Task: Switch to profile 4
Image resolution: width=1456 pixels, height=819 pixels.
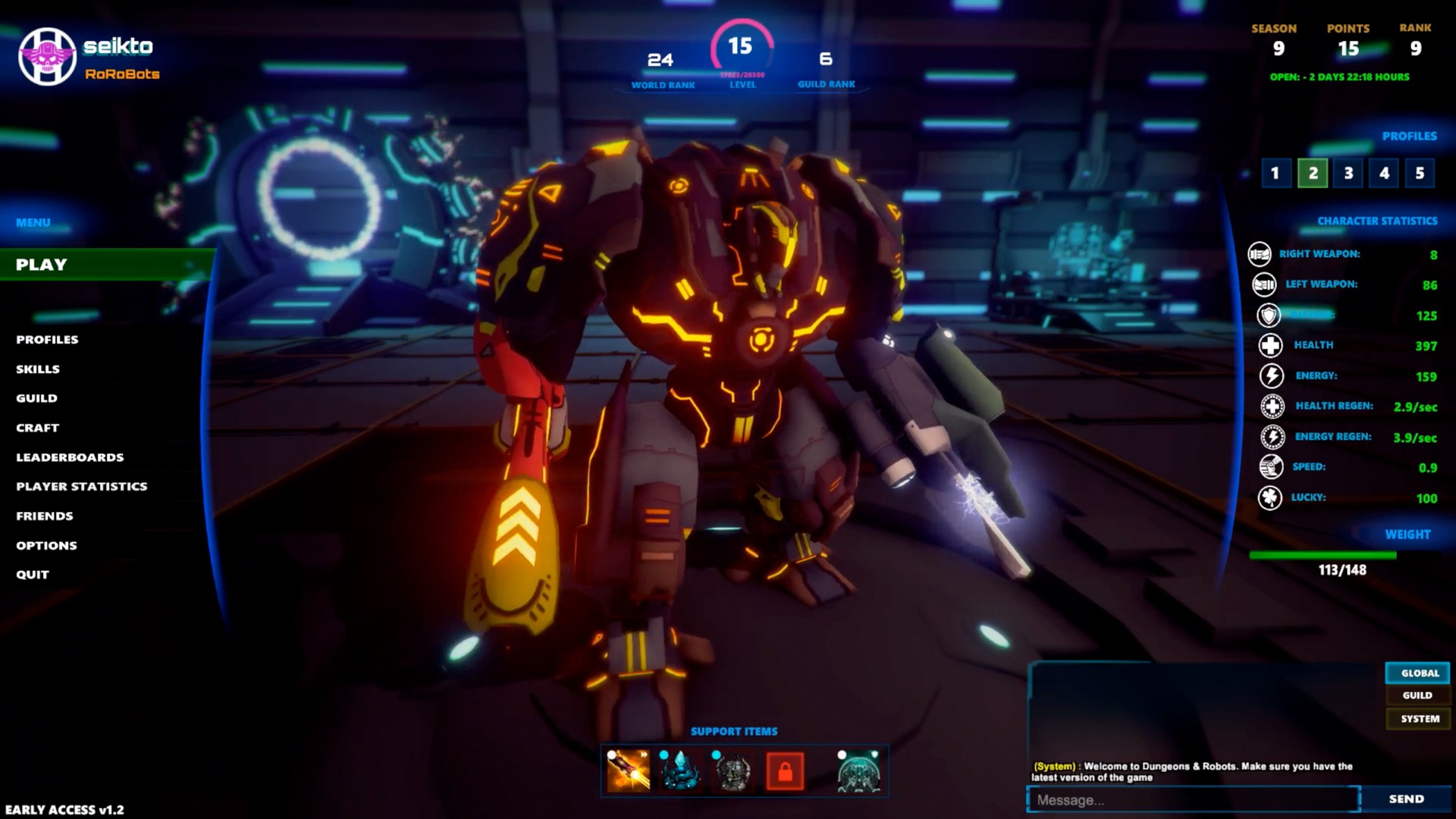Action: click(1384, 173)
